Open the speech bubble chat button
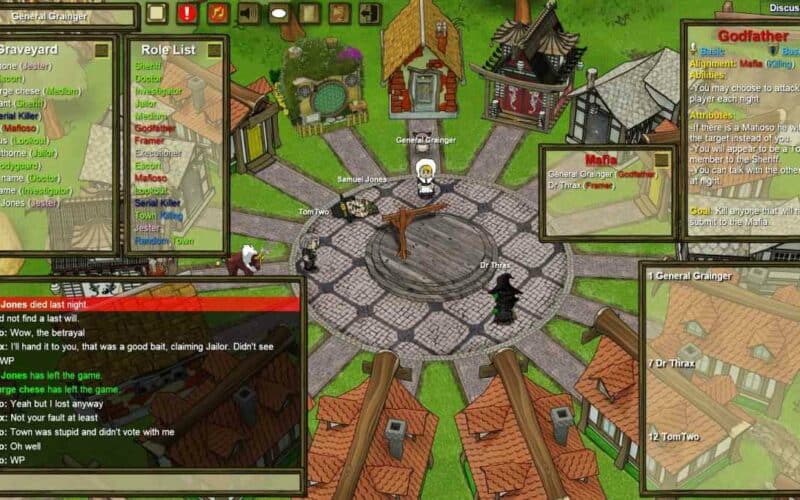The image size is (800, 500). click(x=279, y=13)
